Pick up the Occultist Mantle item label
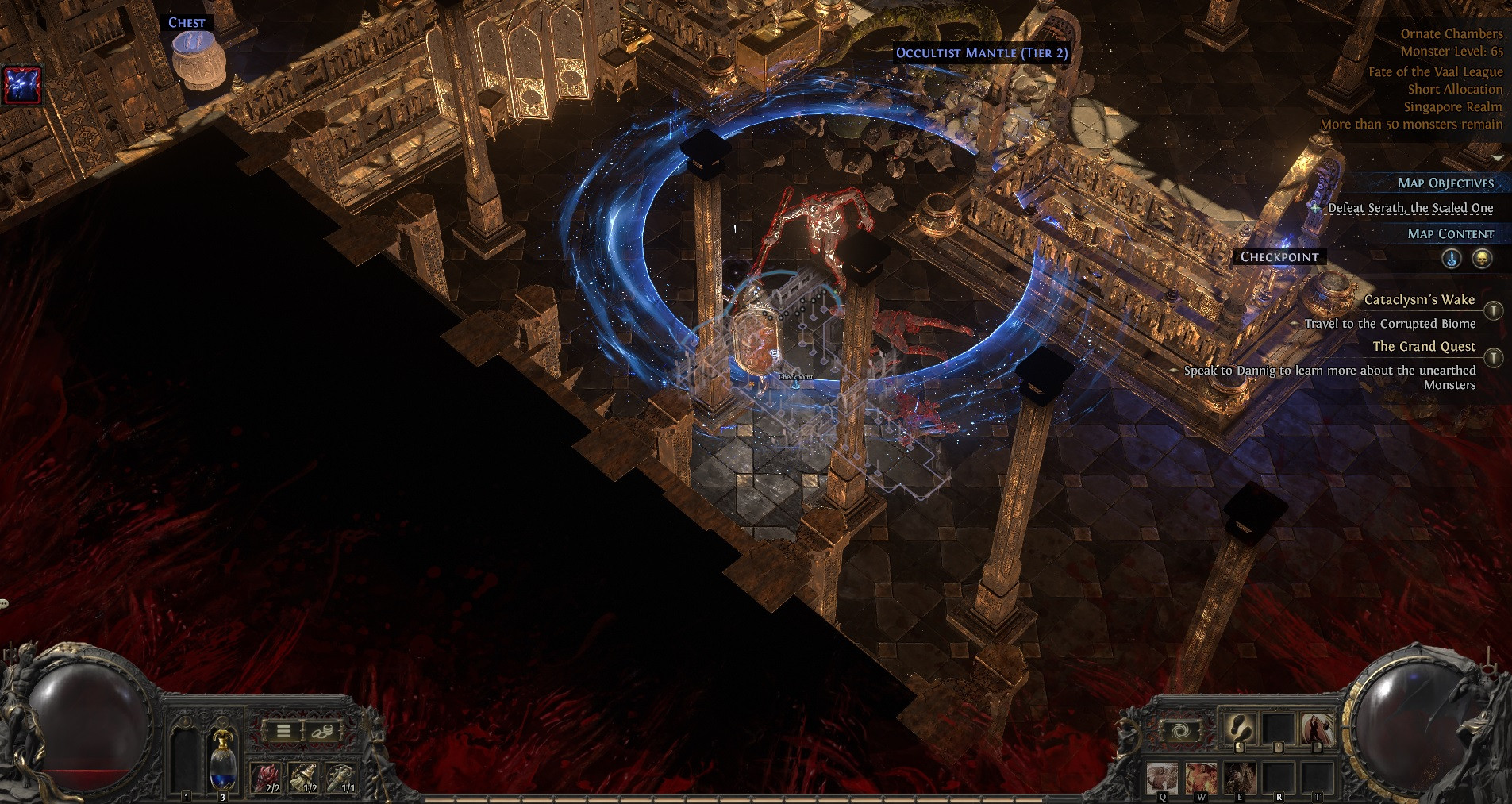This screenshot has width=1512, height=804. click(982, 53)
